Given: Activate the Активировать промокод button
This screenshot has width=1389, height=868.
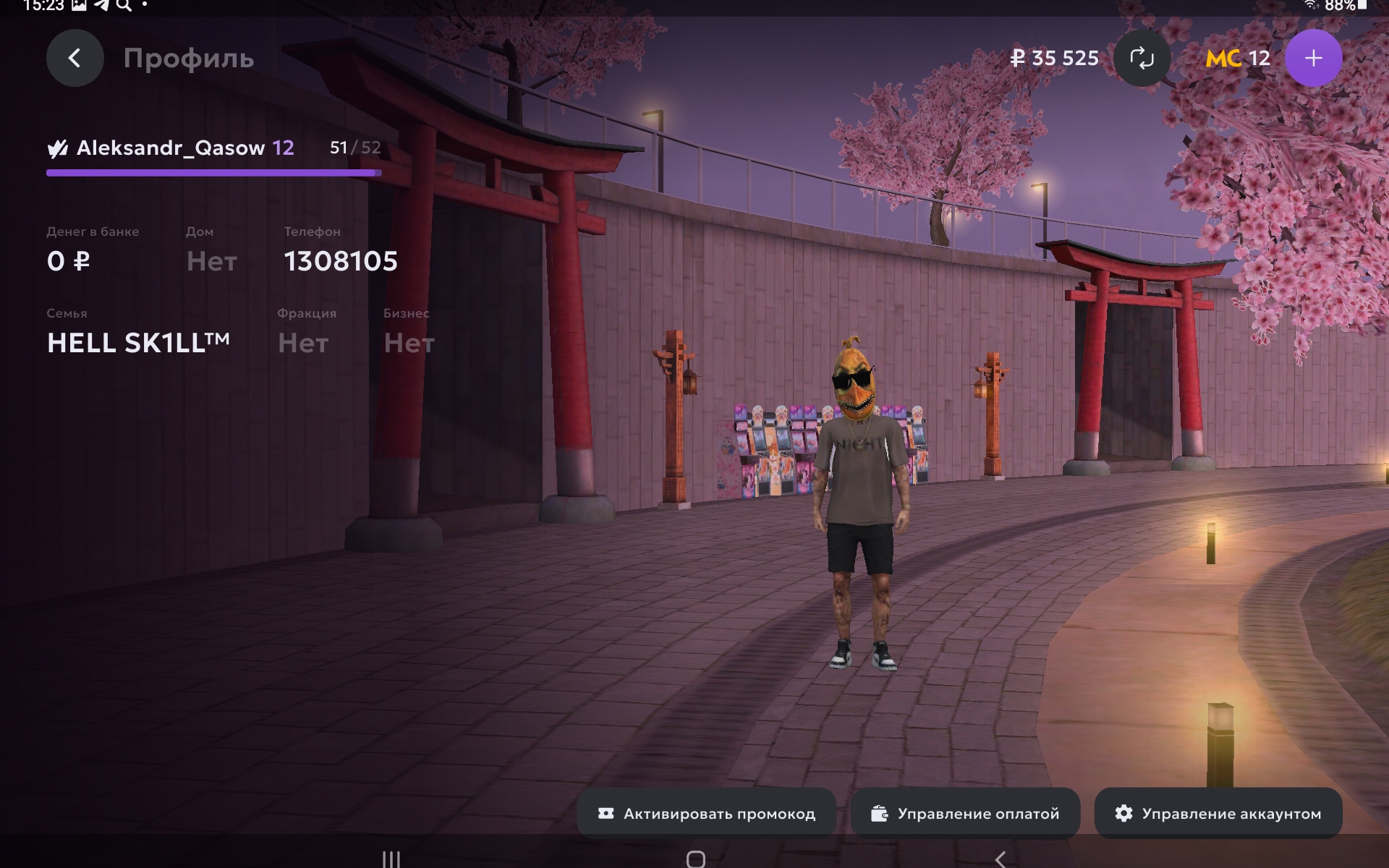Looking at the screenshot, I should coord(707,814).
